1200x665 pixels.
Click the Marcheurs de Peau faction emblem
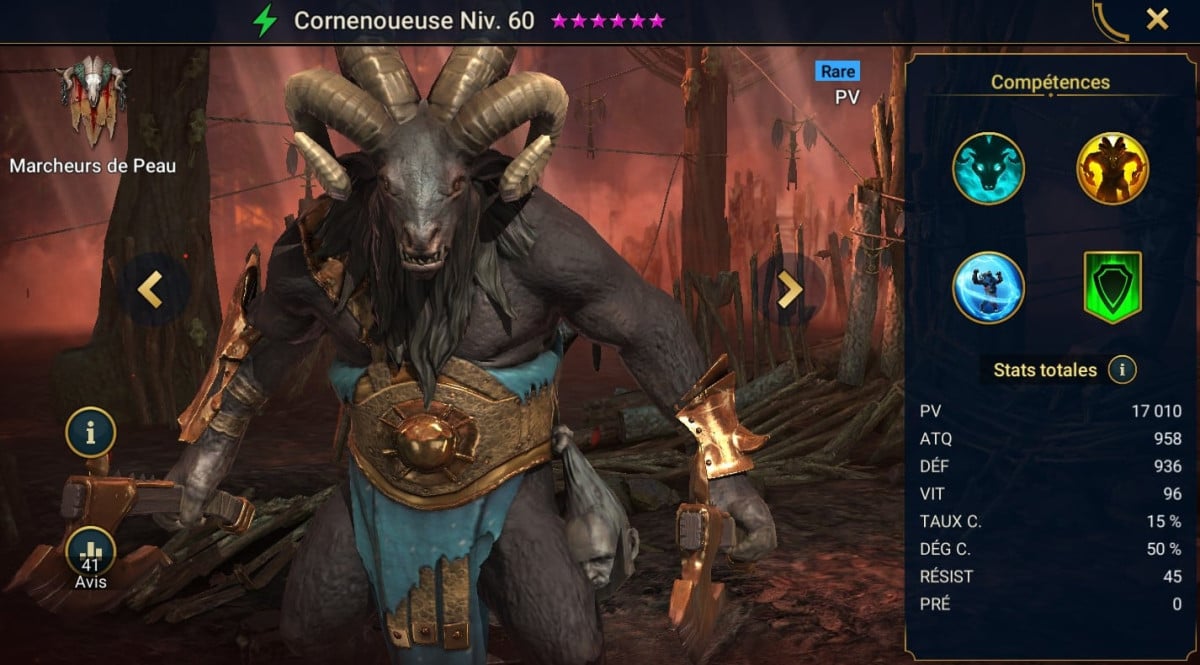(x=93, y=100)
